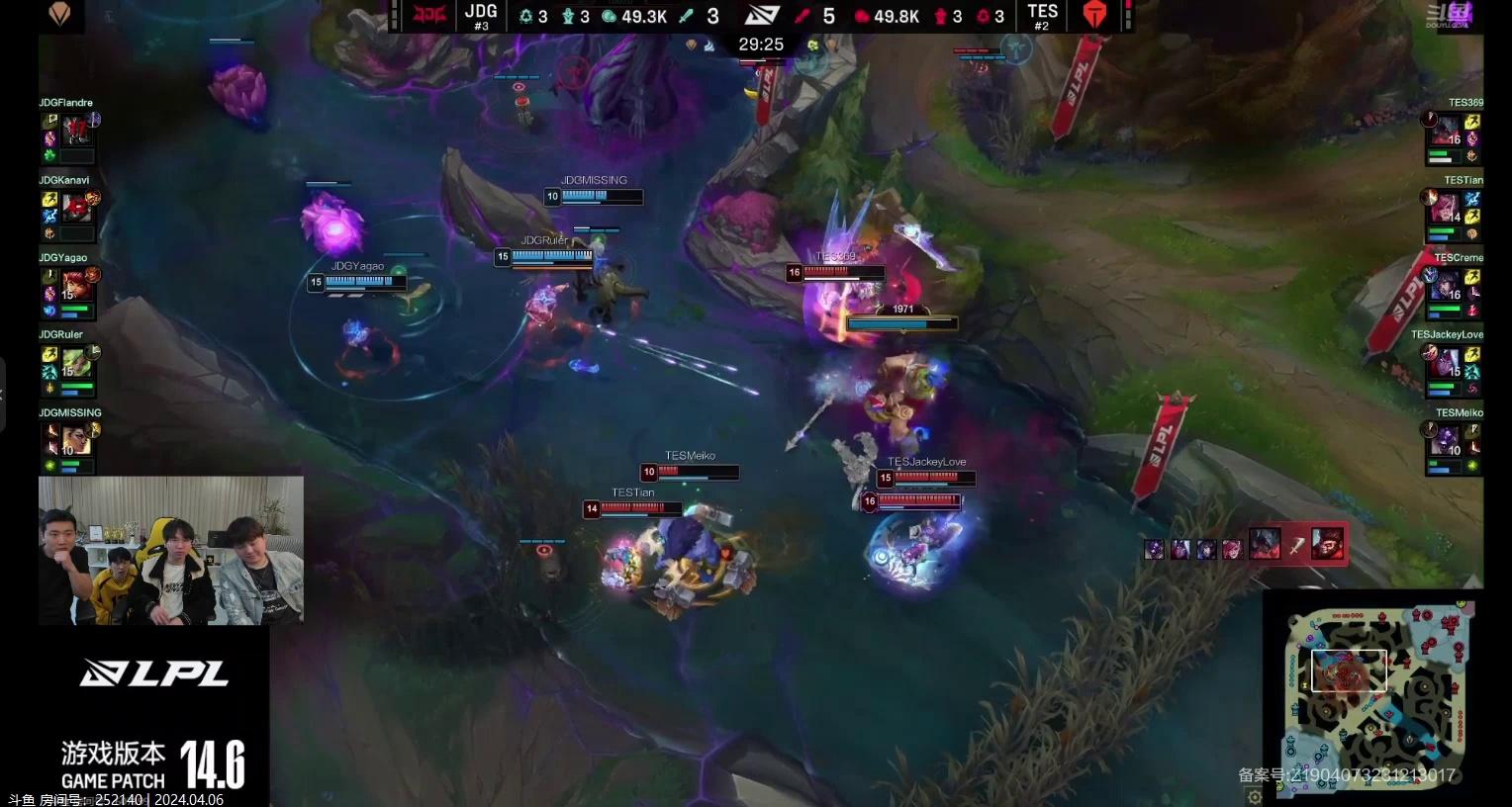Select TESMeiko's champion portrait
Viewport: 1512px width, 807px height.
[x=1446, y=439]
